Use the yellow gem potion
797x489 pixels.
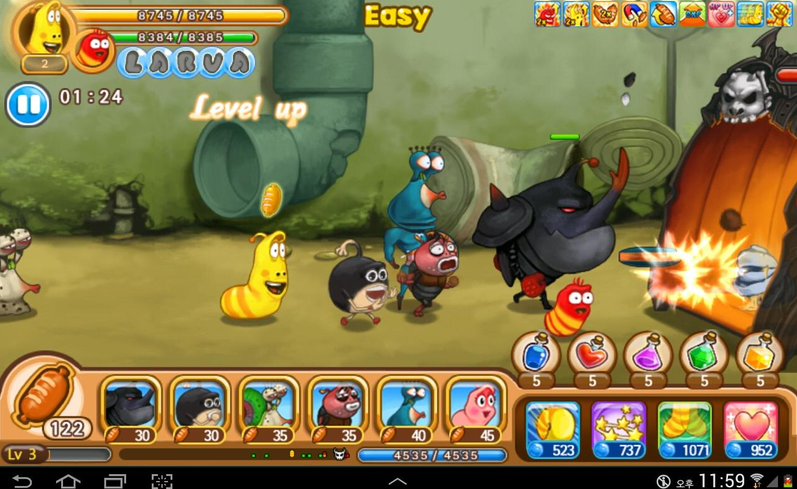(x=760, y=355)
